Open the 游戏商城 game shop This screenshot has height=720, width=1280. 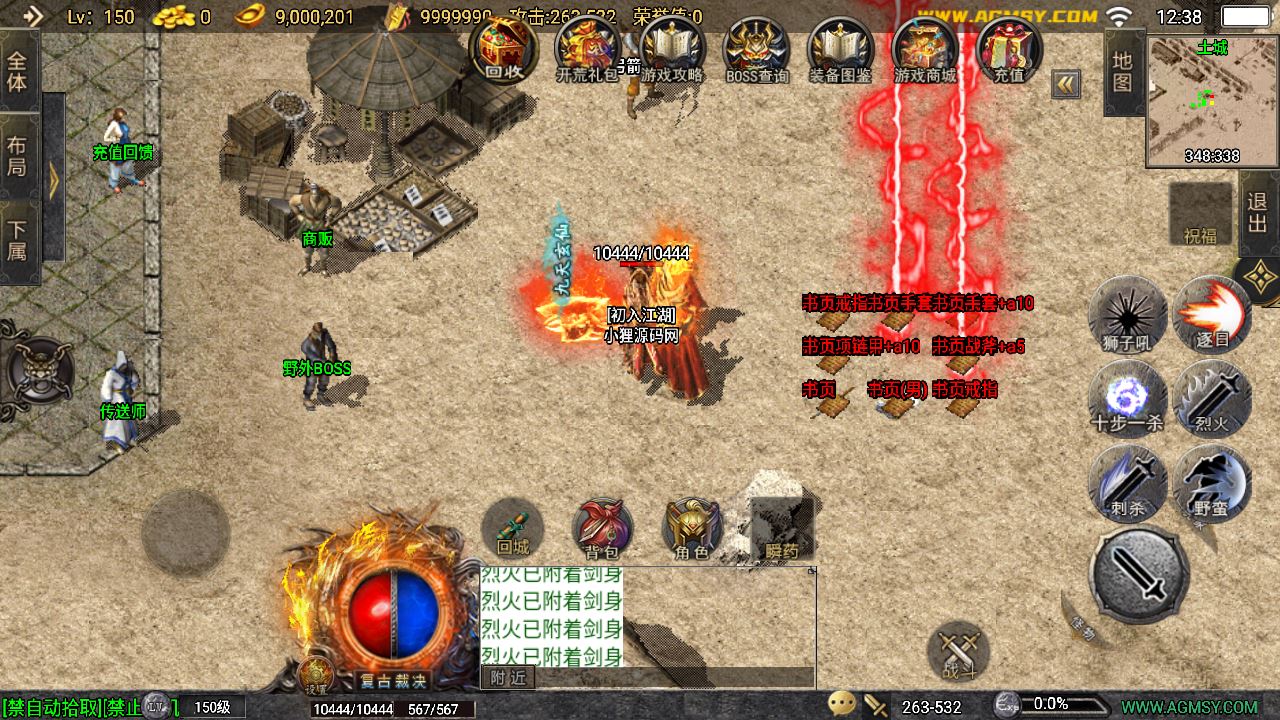925,48
